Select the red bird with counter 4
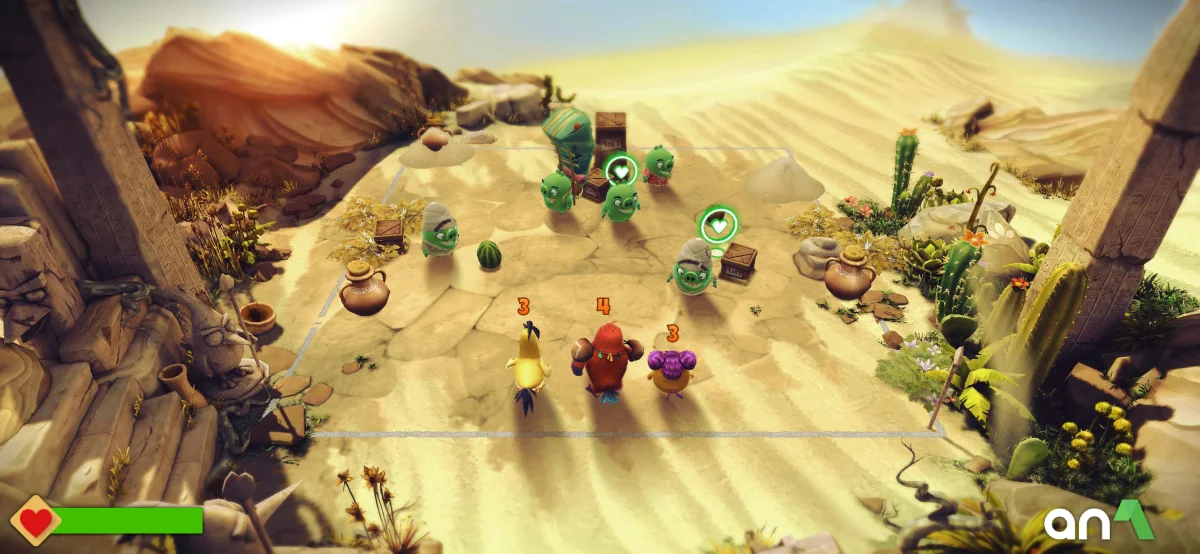Image resolution: width=1200 pixels, height=554 pixels. [603, 359]
